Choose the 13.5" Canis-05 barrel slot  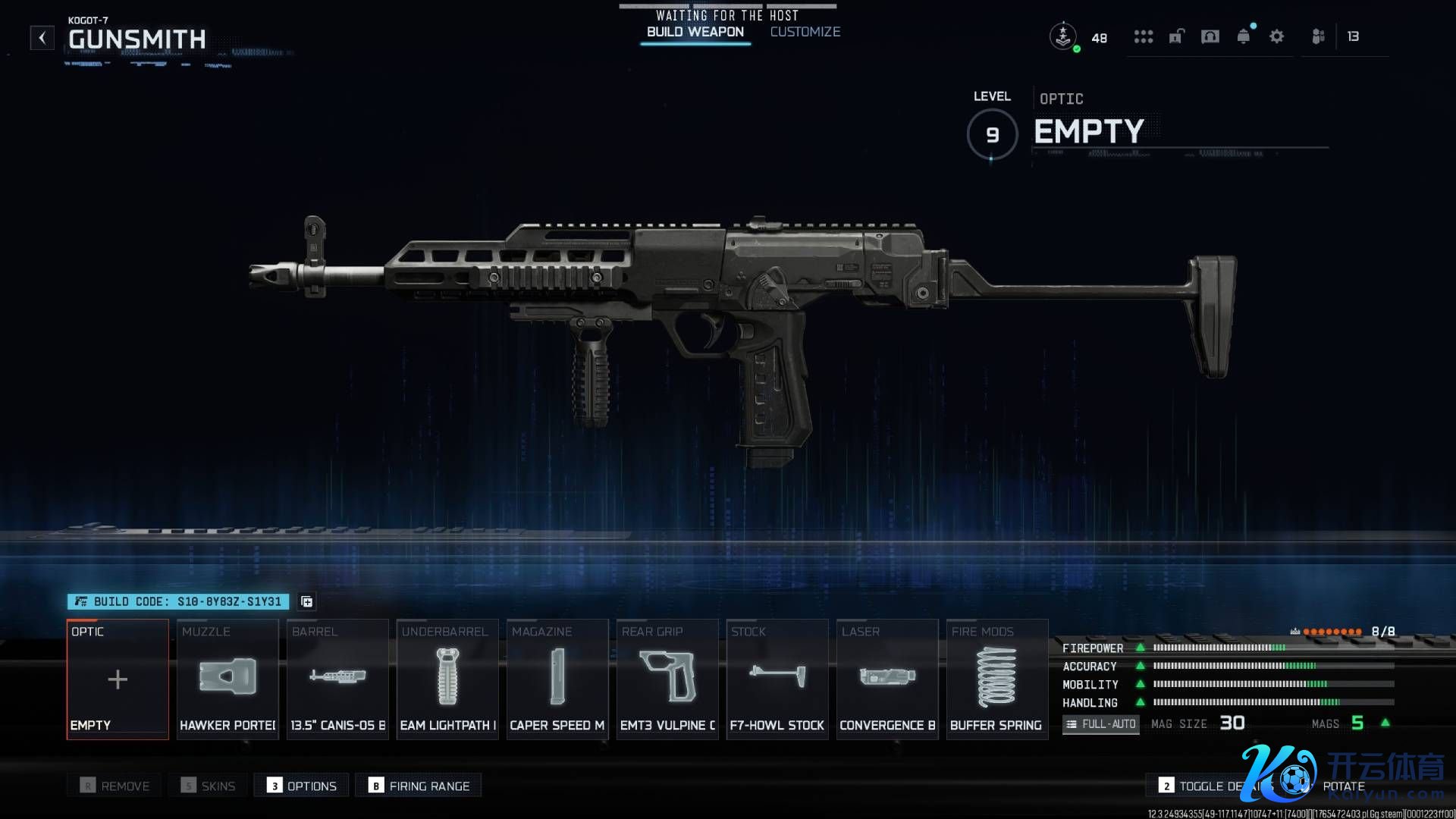(337, 679)
